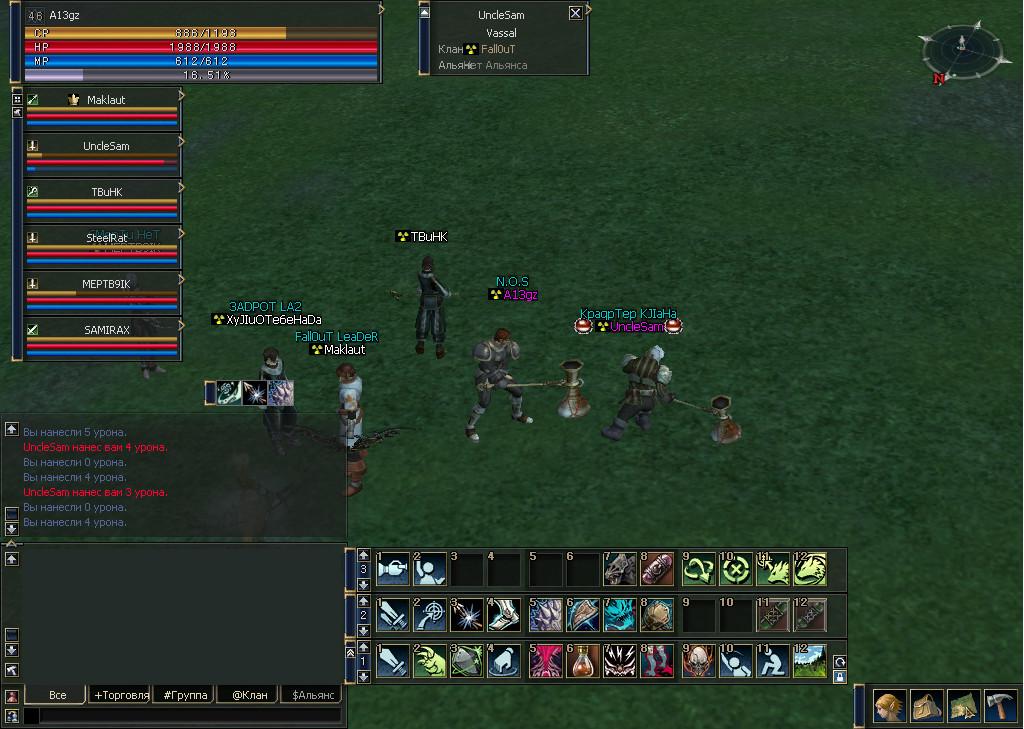Use the potion flask in the hotbar
The image size is (1024, 729).
pos(583,661)
